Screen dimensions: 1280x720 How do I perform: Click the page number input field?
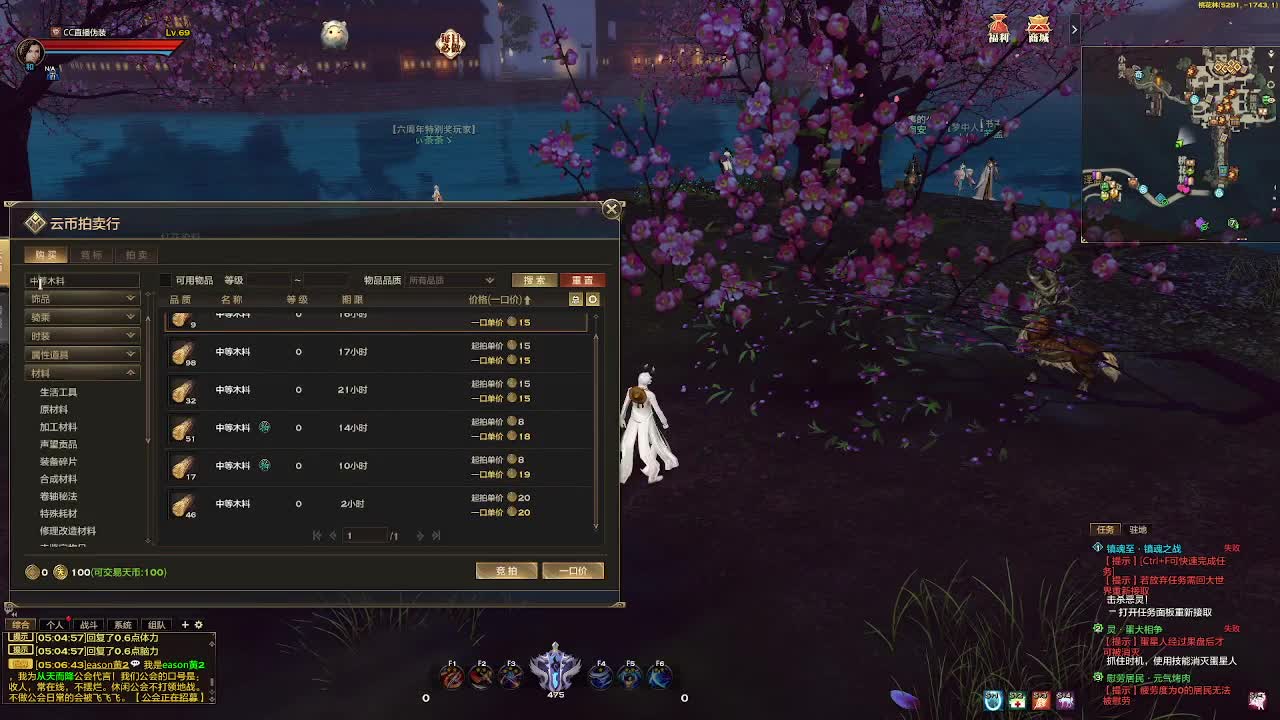[365, 535]
